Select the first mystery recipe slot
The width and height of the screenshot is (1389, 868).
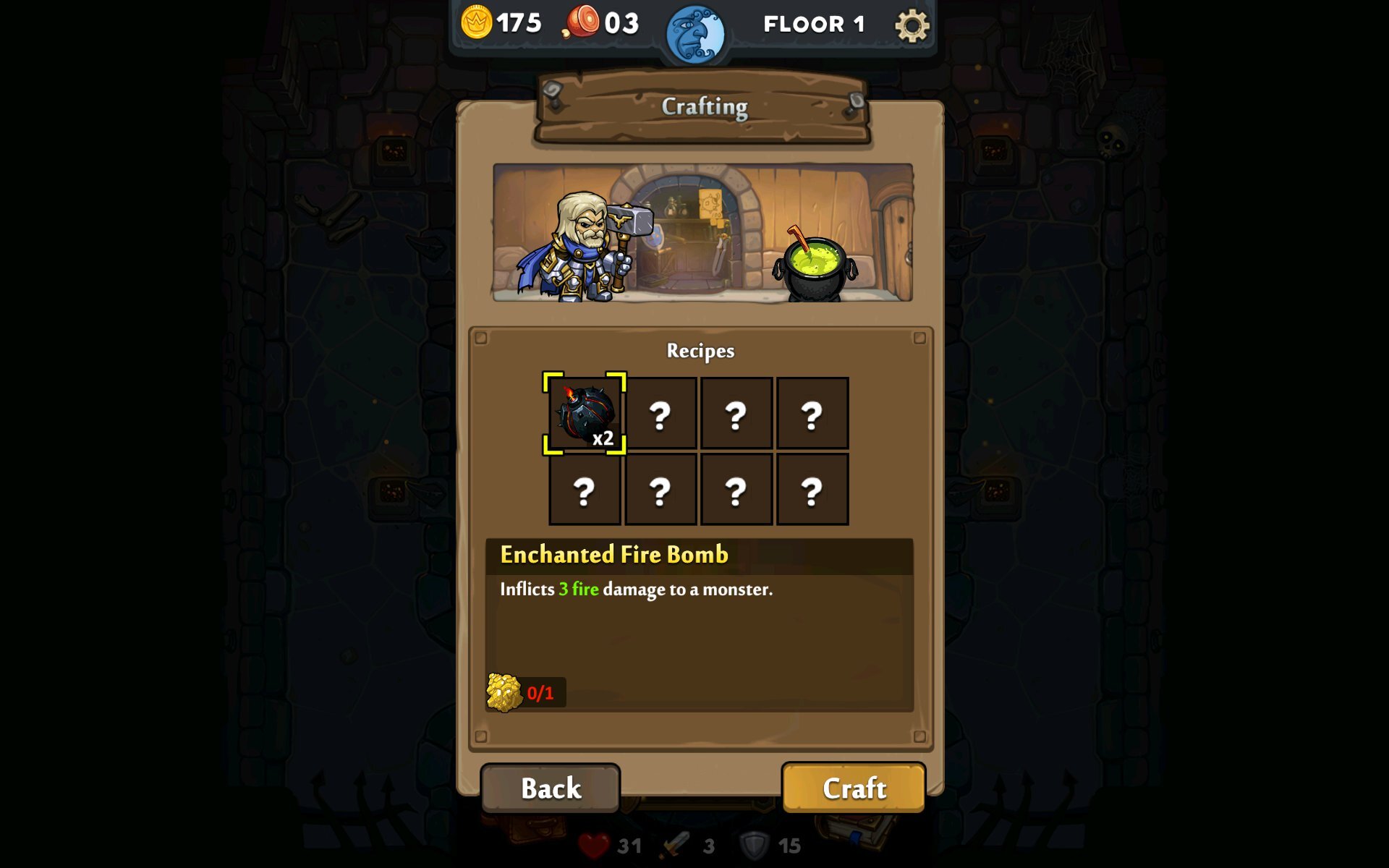(x=660, y=414)
